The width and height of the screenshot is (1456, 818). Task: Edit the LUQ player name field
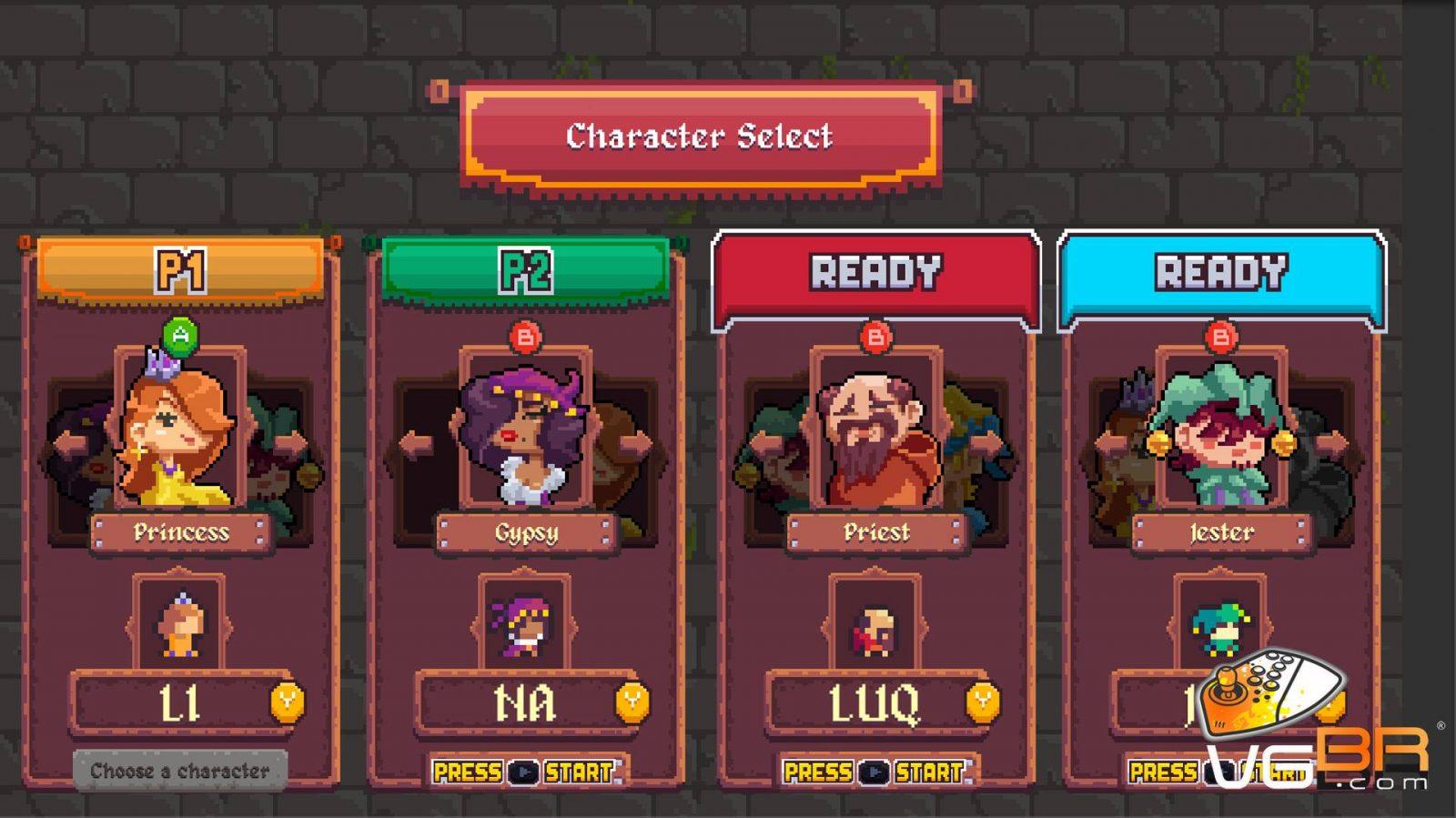tap(874, 703)
